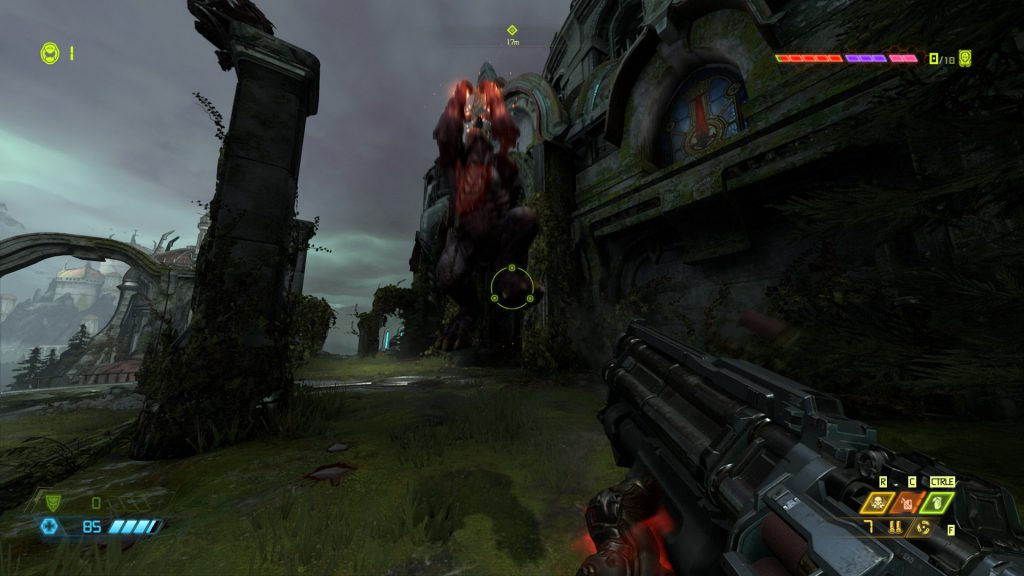Throw the green frag grenade equipment
This screenshot has width=1024, height=576.
click(x=938, y=503)
